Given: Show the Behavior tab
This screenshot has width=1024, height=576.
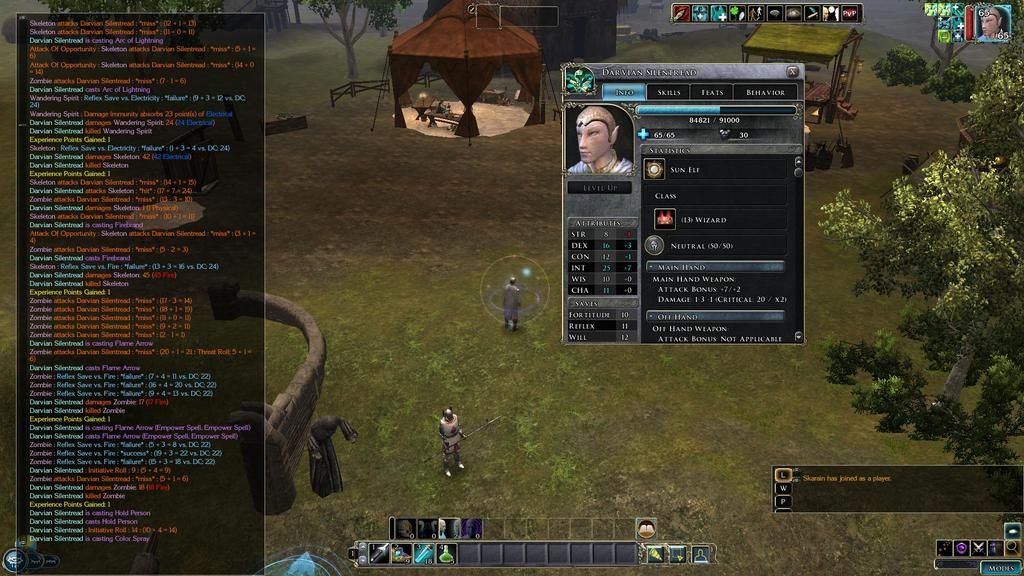Looking at the screenshot, I should click(x=765, y=92).
